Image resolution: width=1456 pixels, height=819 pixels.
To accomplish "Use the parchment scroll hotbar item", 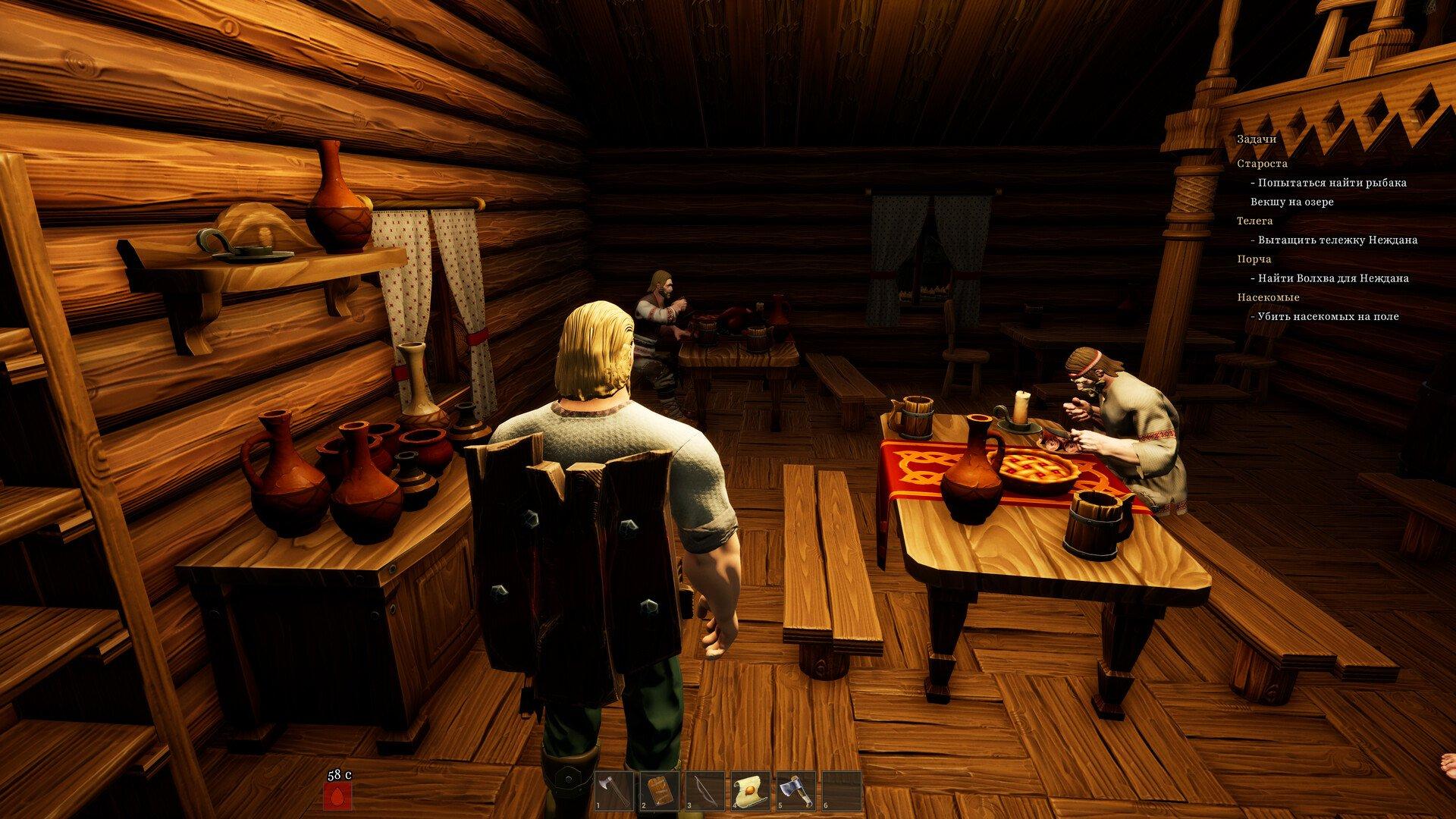I will (x=750, y=791).
